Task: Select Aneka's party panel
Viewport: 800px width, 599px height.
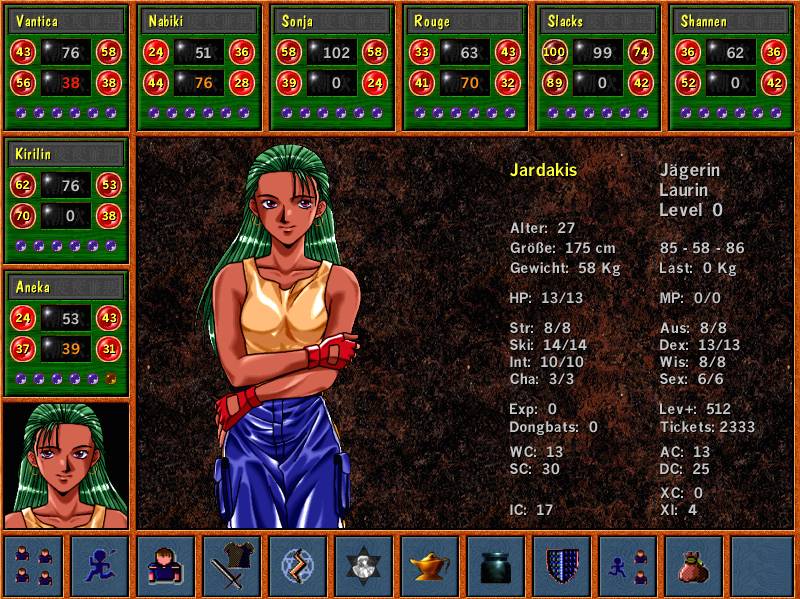Action: 67,333
